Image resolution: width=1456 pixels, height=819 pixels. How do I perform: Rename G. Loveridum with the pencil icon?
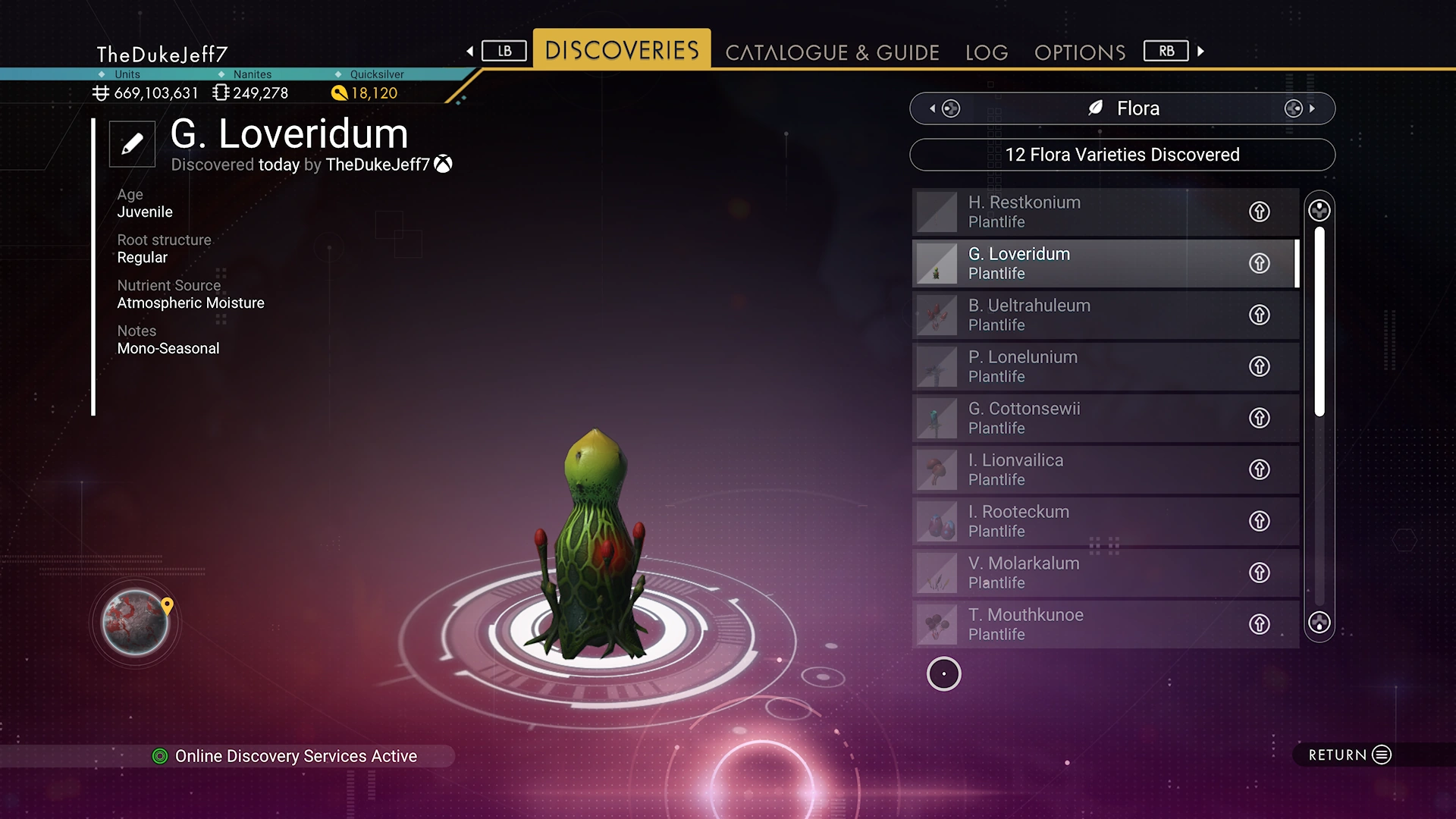coord(132,143)
